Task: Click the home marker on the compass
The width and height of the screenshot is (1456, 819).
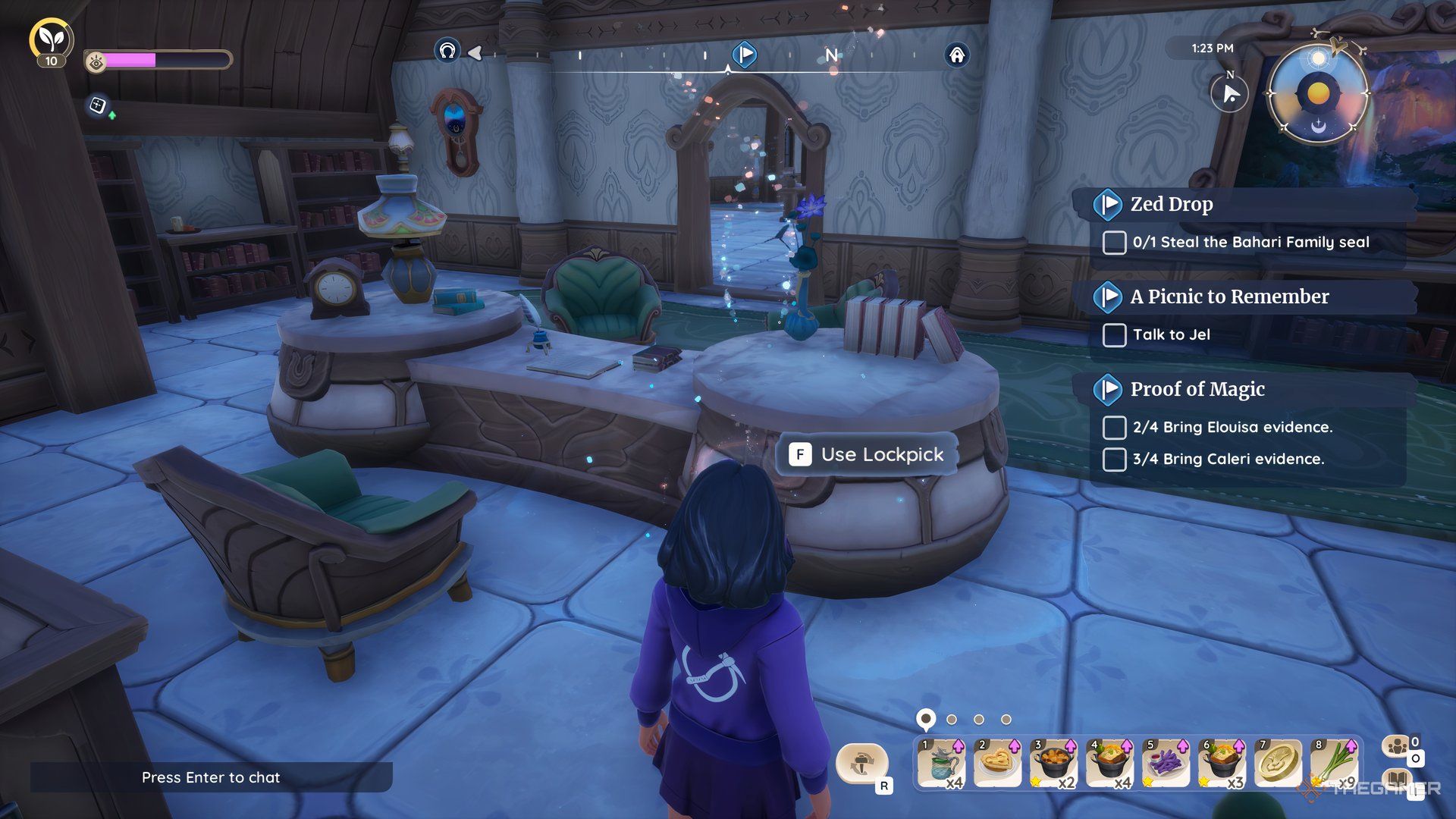Action: 957,55
